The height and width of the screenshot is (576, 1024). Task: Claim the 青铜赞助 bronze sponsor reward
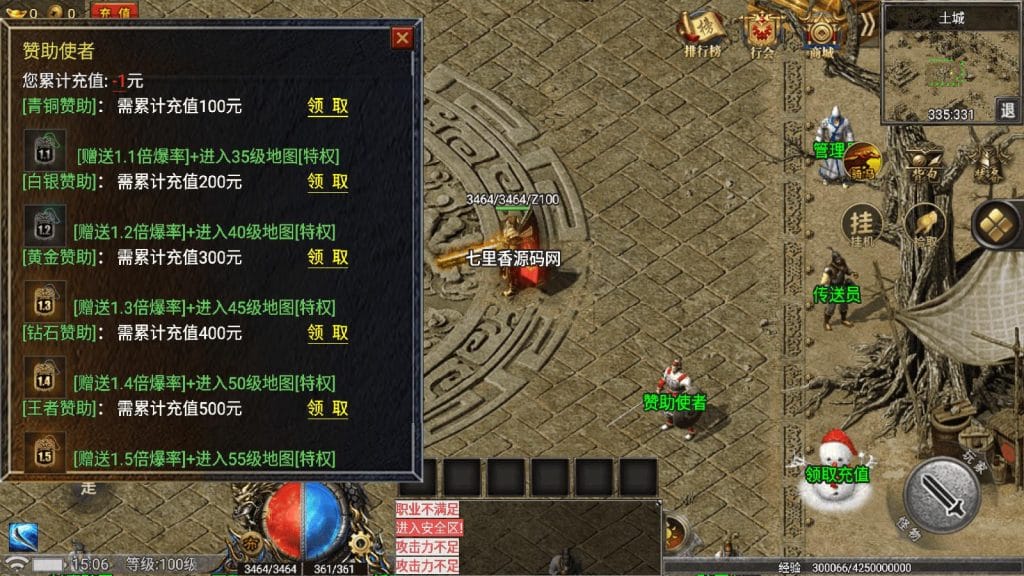[328, 106]
